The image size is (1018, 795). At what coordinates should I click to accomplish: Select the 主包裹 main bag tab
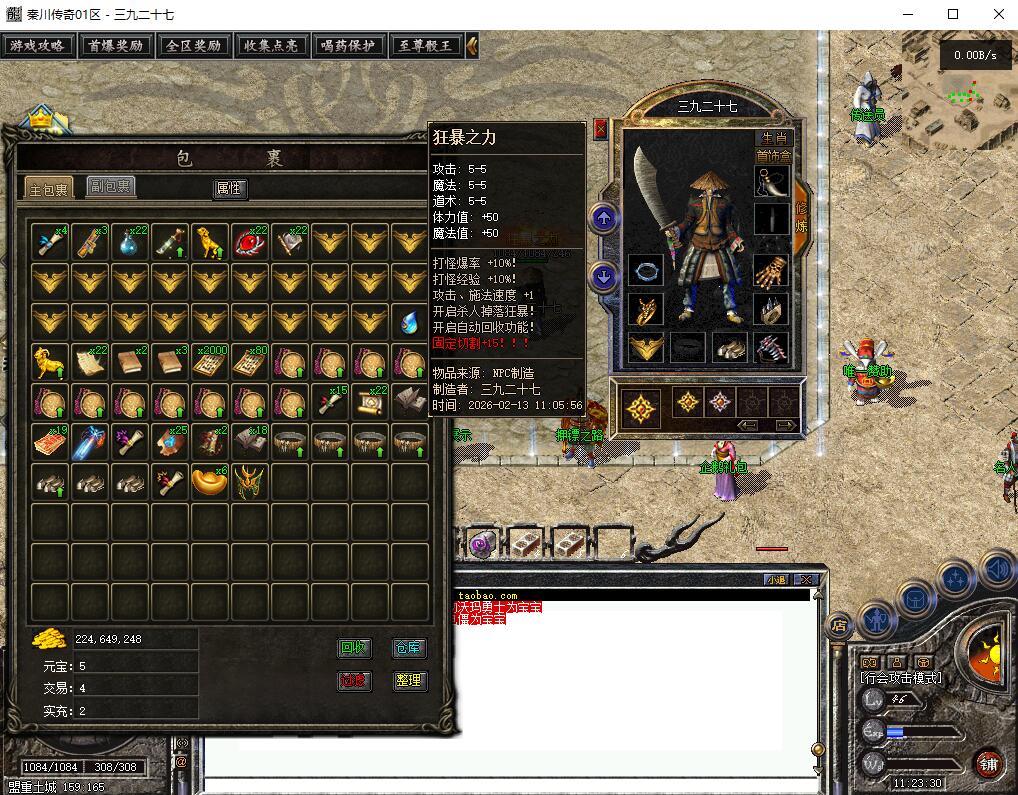48,189
